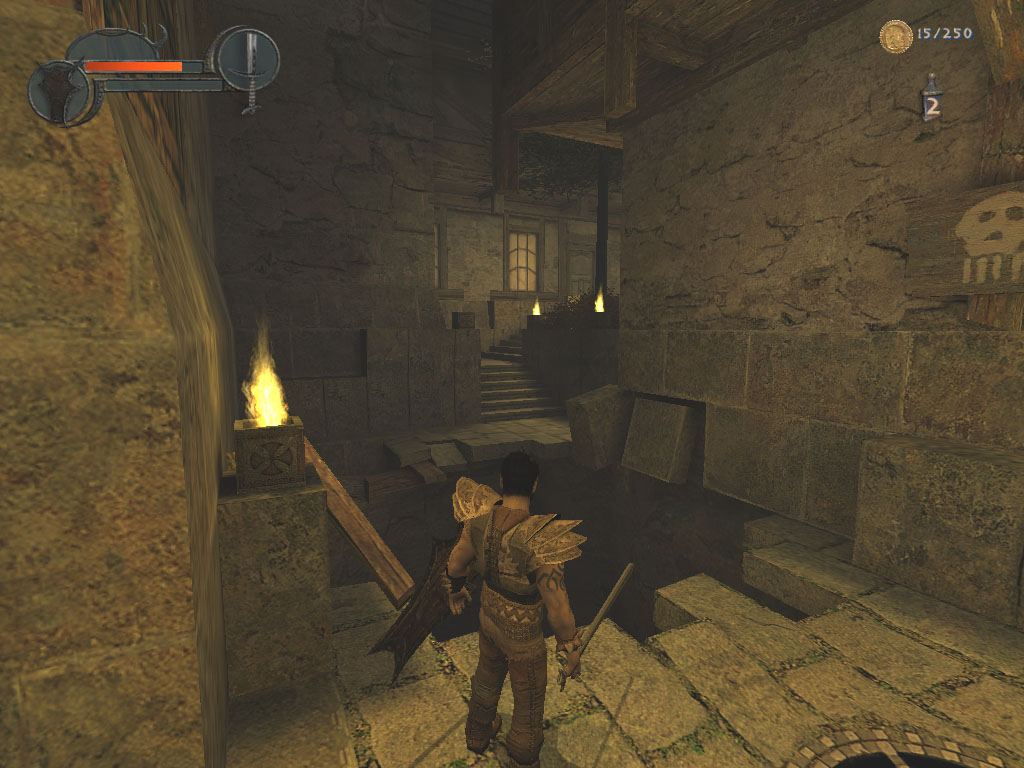Select the sword weapon icon
Image resolution: width=1024 pixels, height=768 pixels.
click(248, 60)
